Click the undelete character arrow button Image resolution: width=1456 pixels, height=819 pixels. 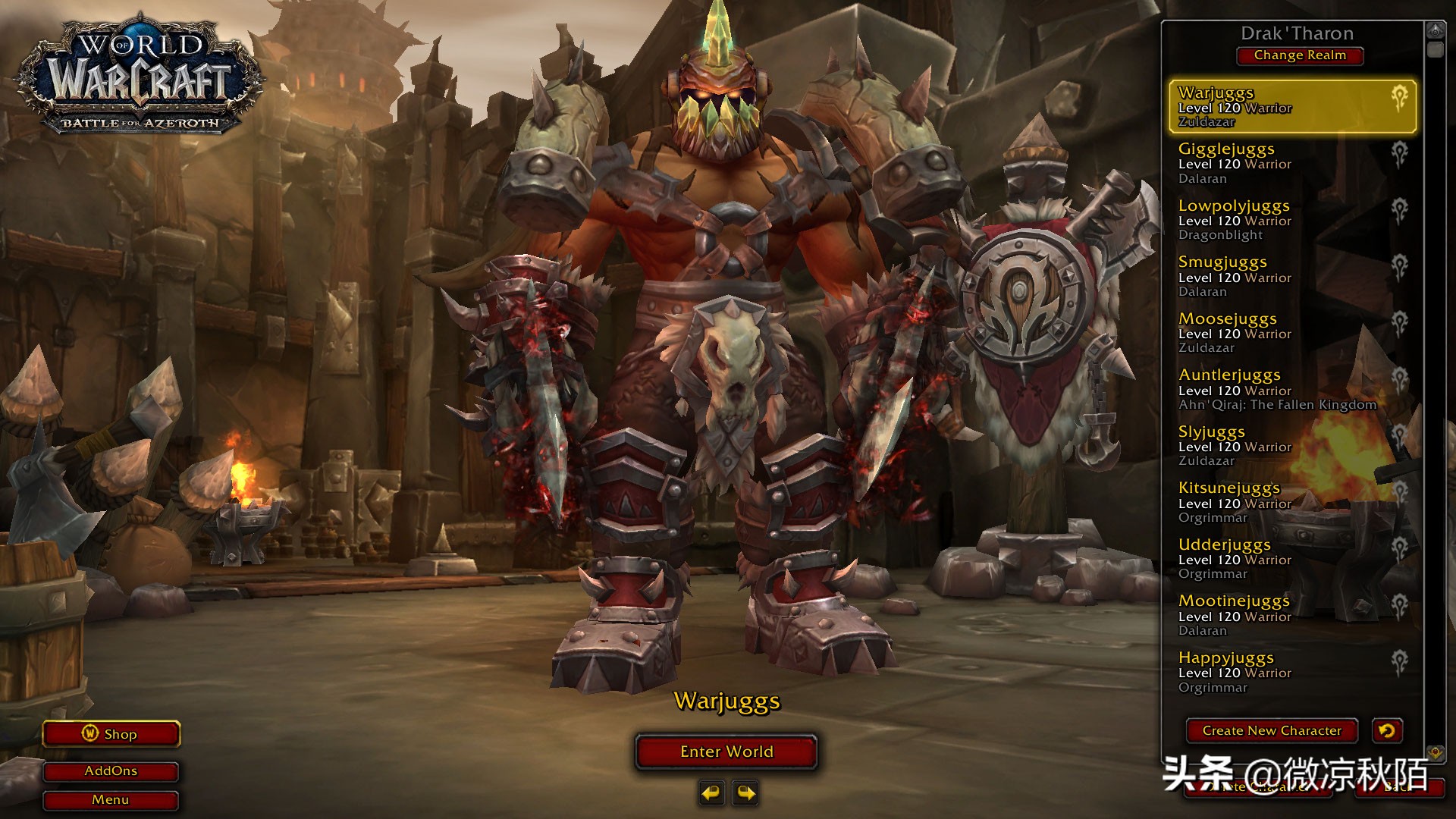[x=1387, y=731]
